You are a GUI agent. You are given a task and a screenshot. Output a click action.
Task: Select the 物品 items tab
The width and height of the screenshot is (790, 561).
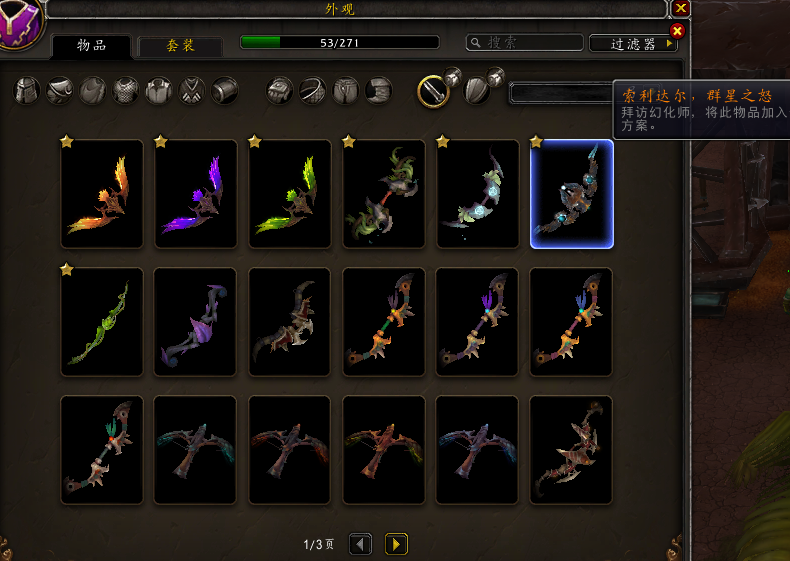tap(91, 46)
